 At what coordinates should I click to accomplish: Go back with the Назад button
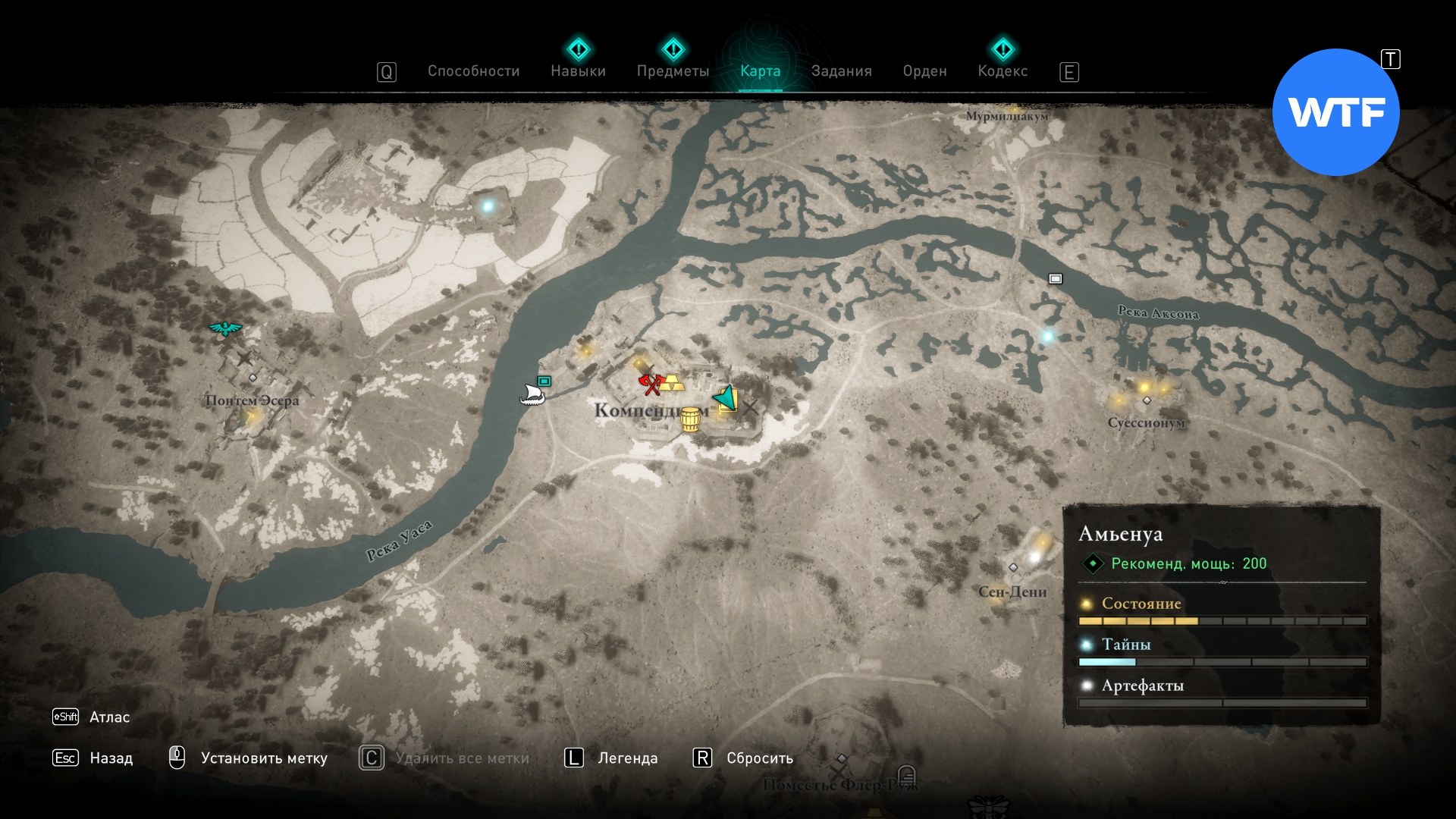tap(111, 758)
